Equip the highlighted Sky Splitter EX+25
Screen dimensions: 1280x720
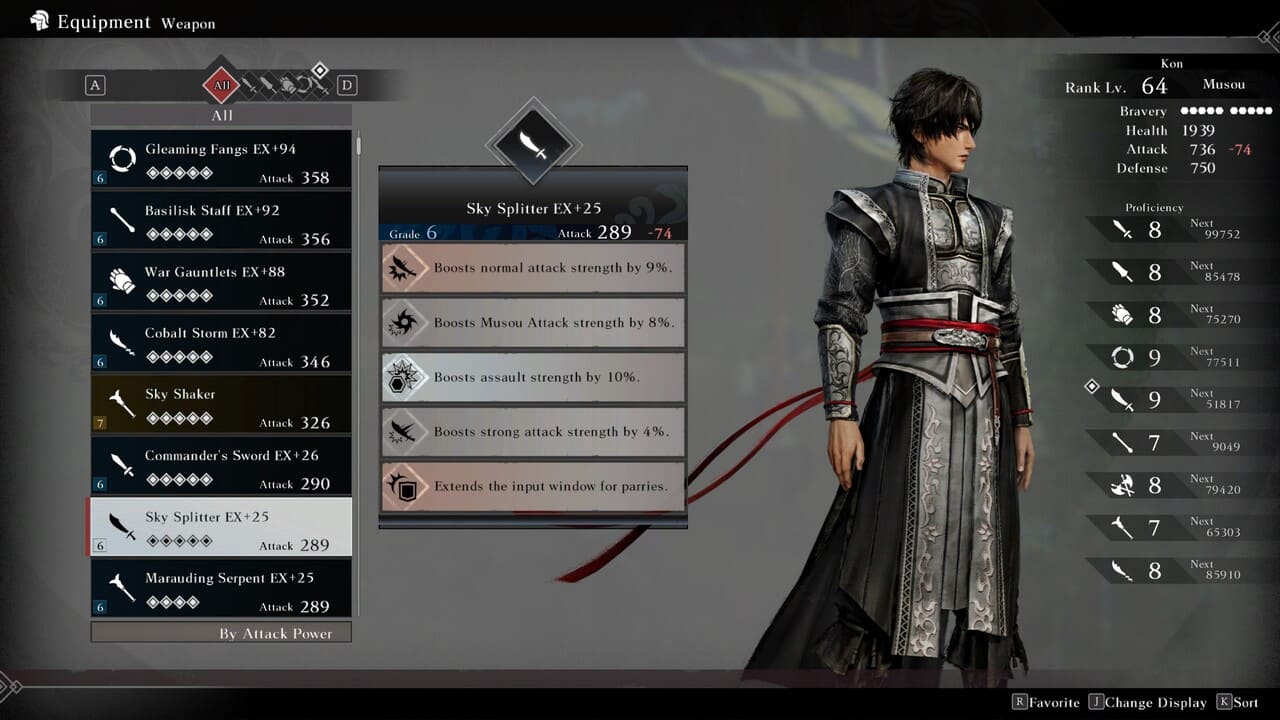pos(221,527)
